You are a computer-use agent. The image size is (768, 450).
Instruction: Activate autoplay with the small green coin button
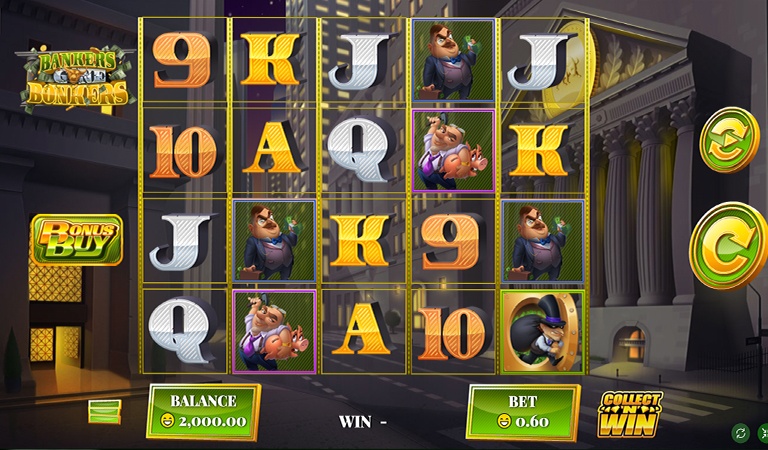tap(729, 139)
